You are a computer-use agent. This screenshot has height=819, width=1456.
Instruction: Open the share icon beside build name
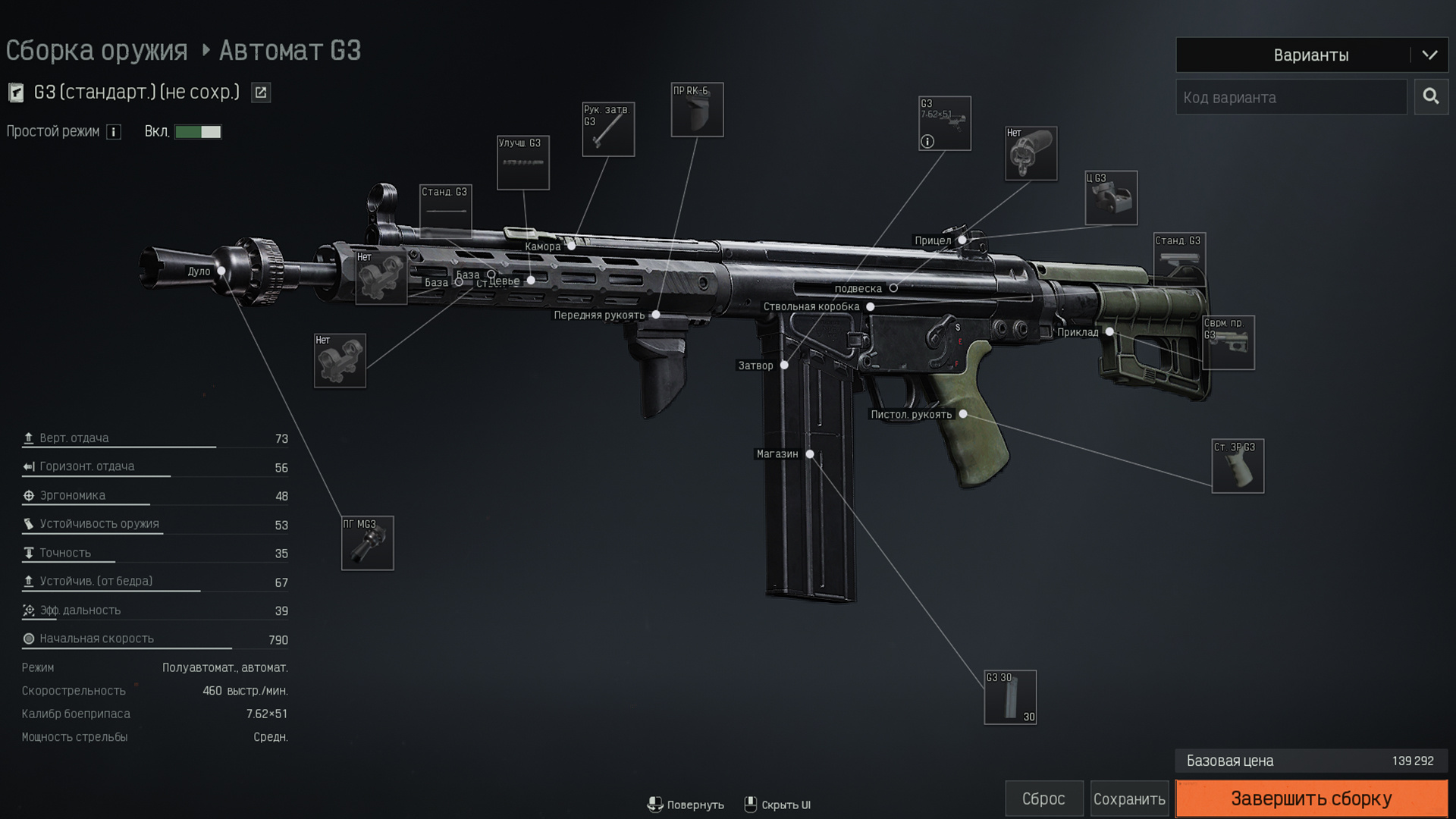(261, 93)
